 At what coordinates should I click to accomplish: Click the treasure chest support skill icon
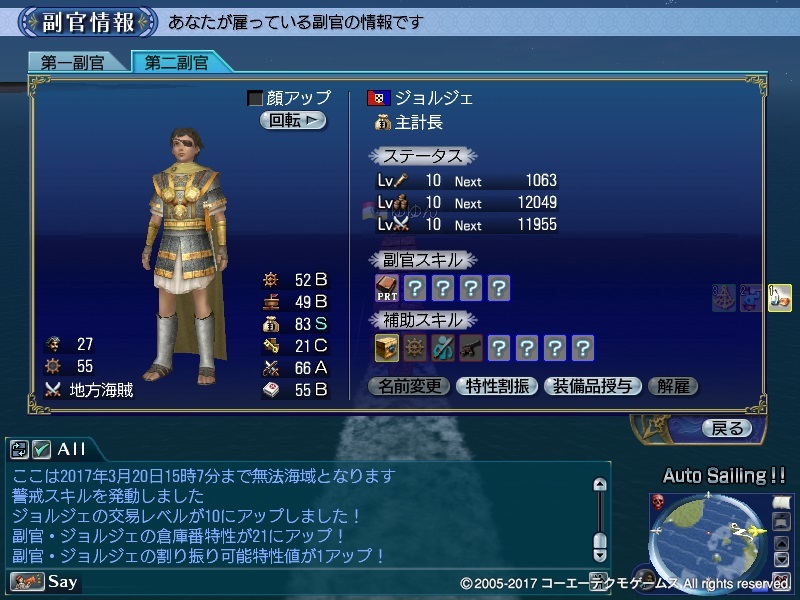click(387, 348)
